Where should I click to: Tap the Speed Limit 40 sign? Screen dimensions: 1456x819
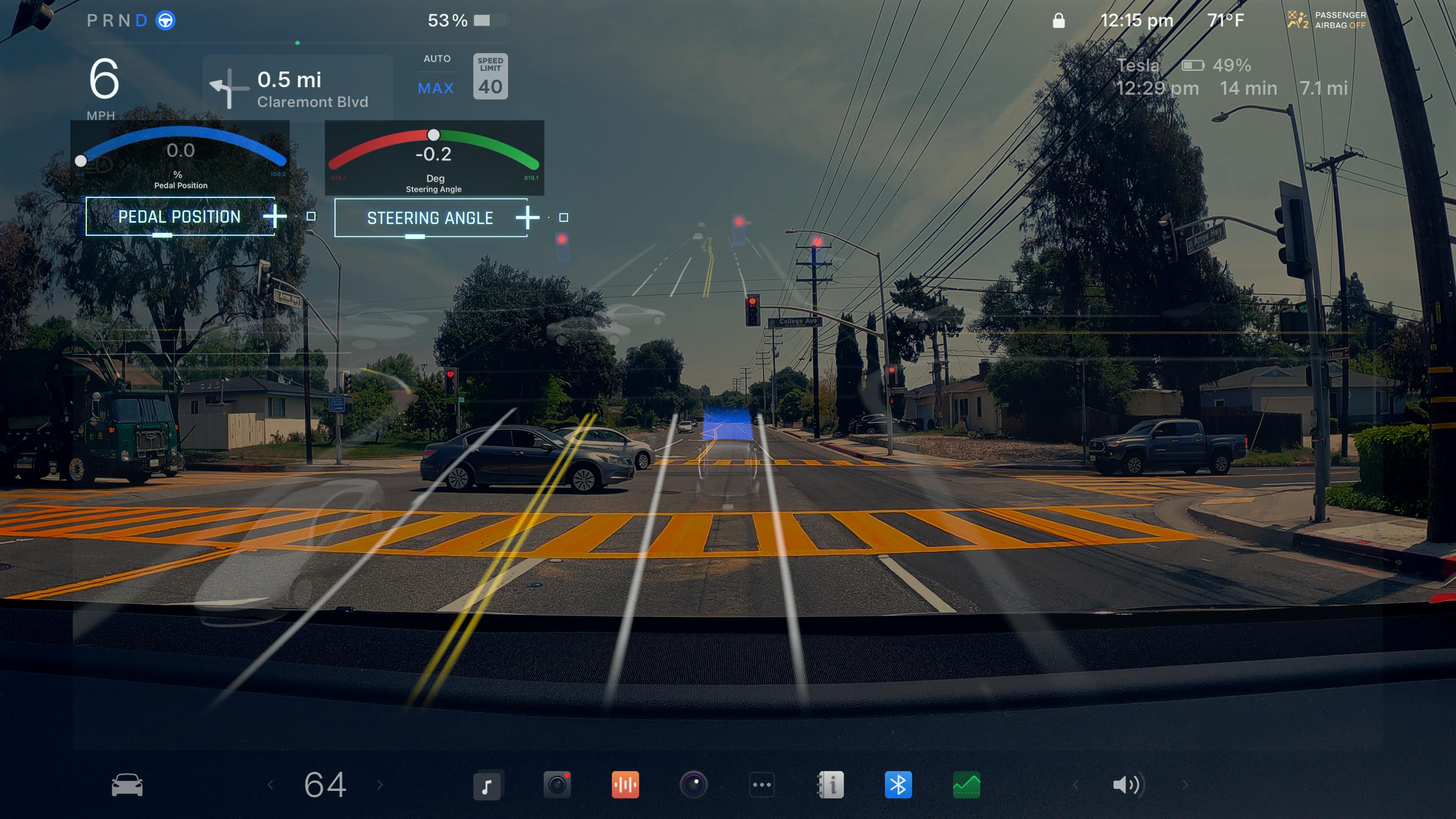click(491, 75)
